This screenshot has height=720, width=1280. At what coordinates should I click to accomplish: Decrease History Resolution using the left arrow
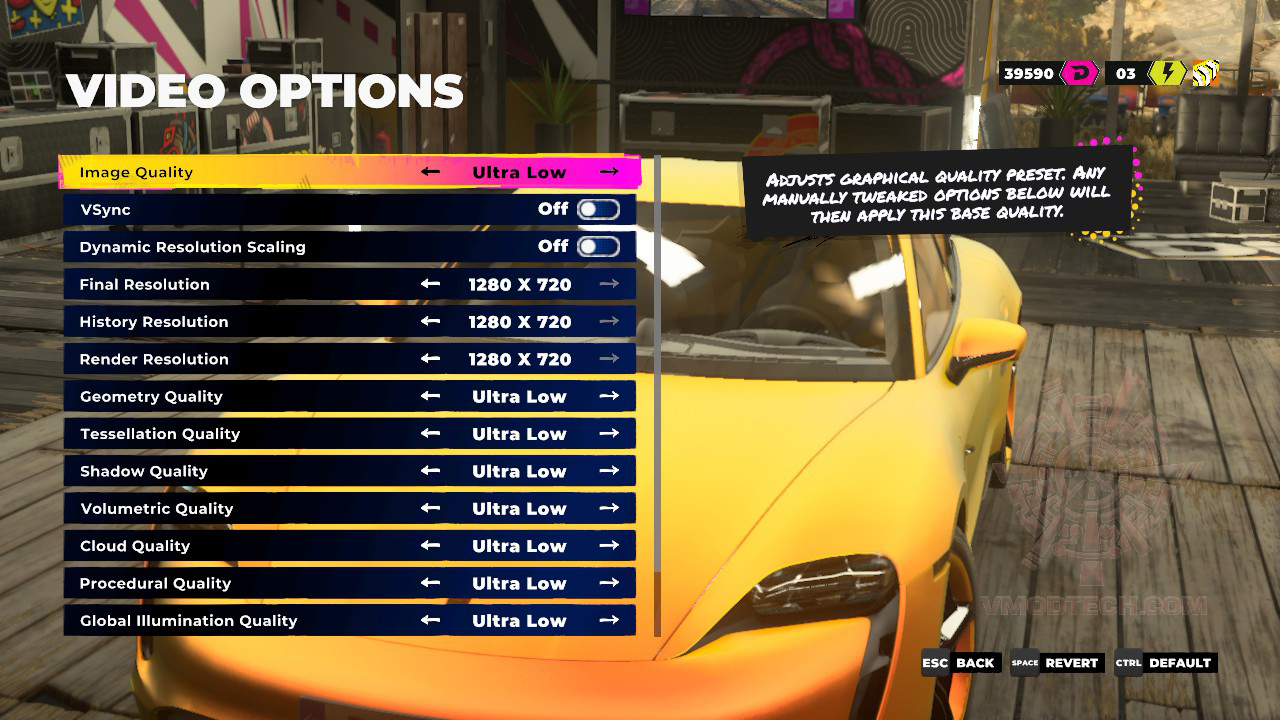pyautogui.click(x=431, y=322)
